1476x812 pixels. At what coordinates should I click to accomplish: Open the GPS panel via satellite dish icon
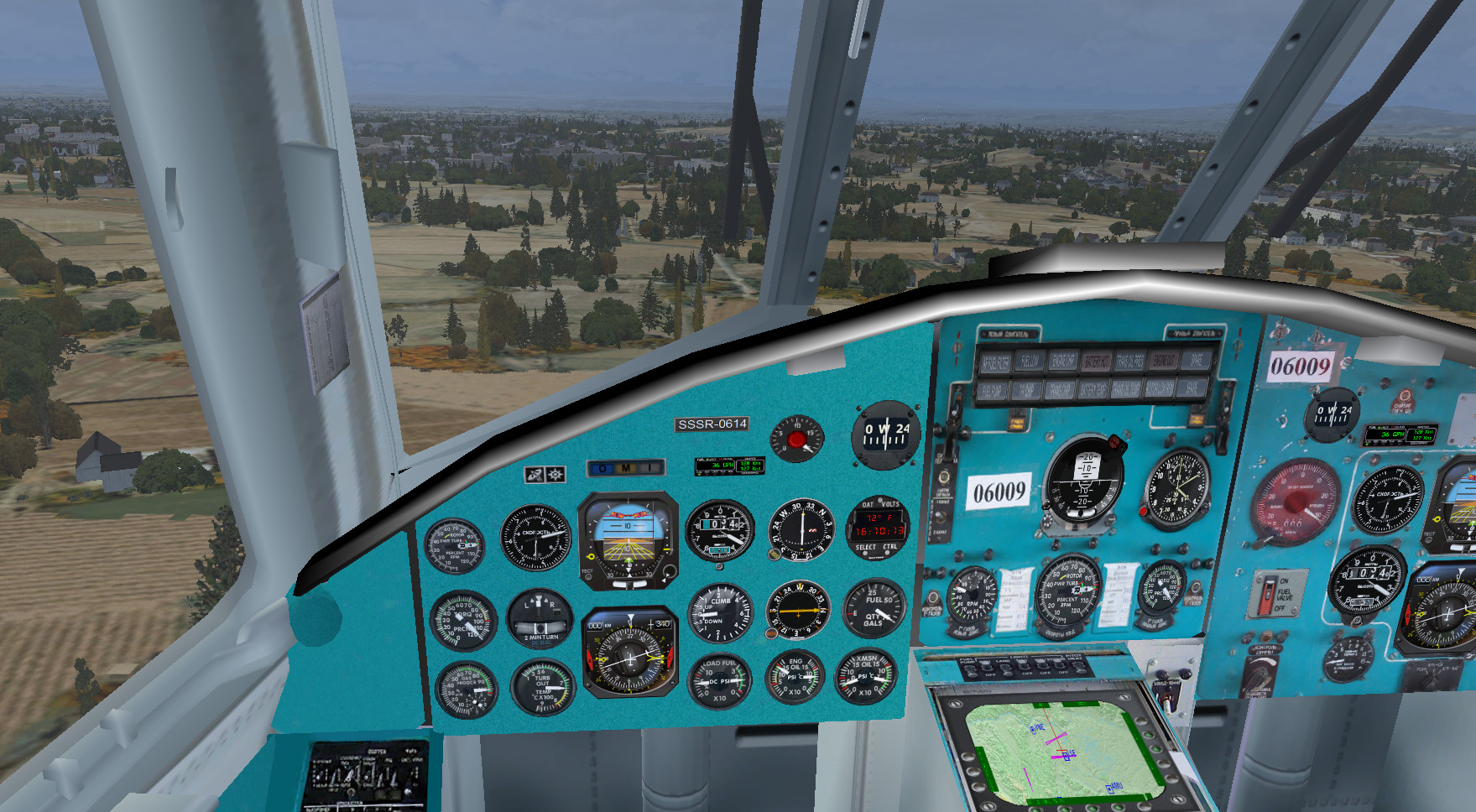[x=535, y=475]
